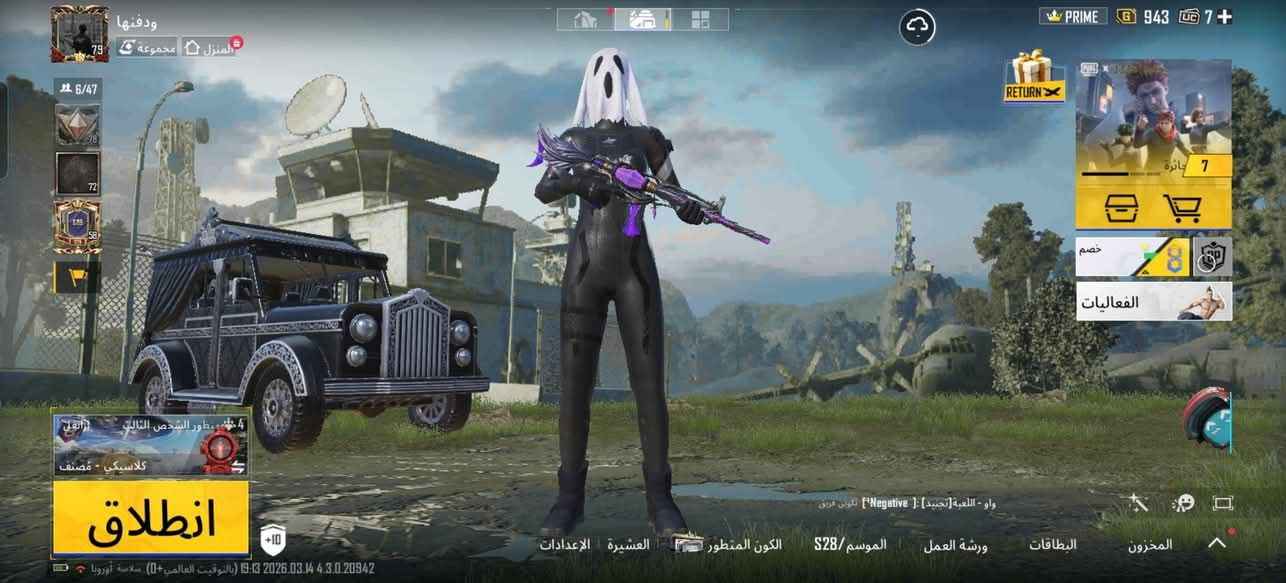Open the player profile avatar

point(79,34)
